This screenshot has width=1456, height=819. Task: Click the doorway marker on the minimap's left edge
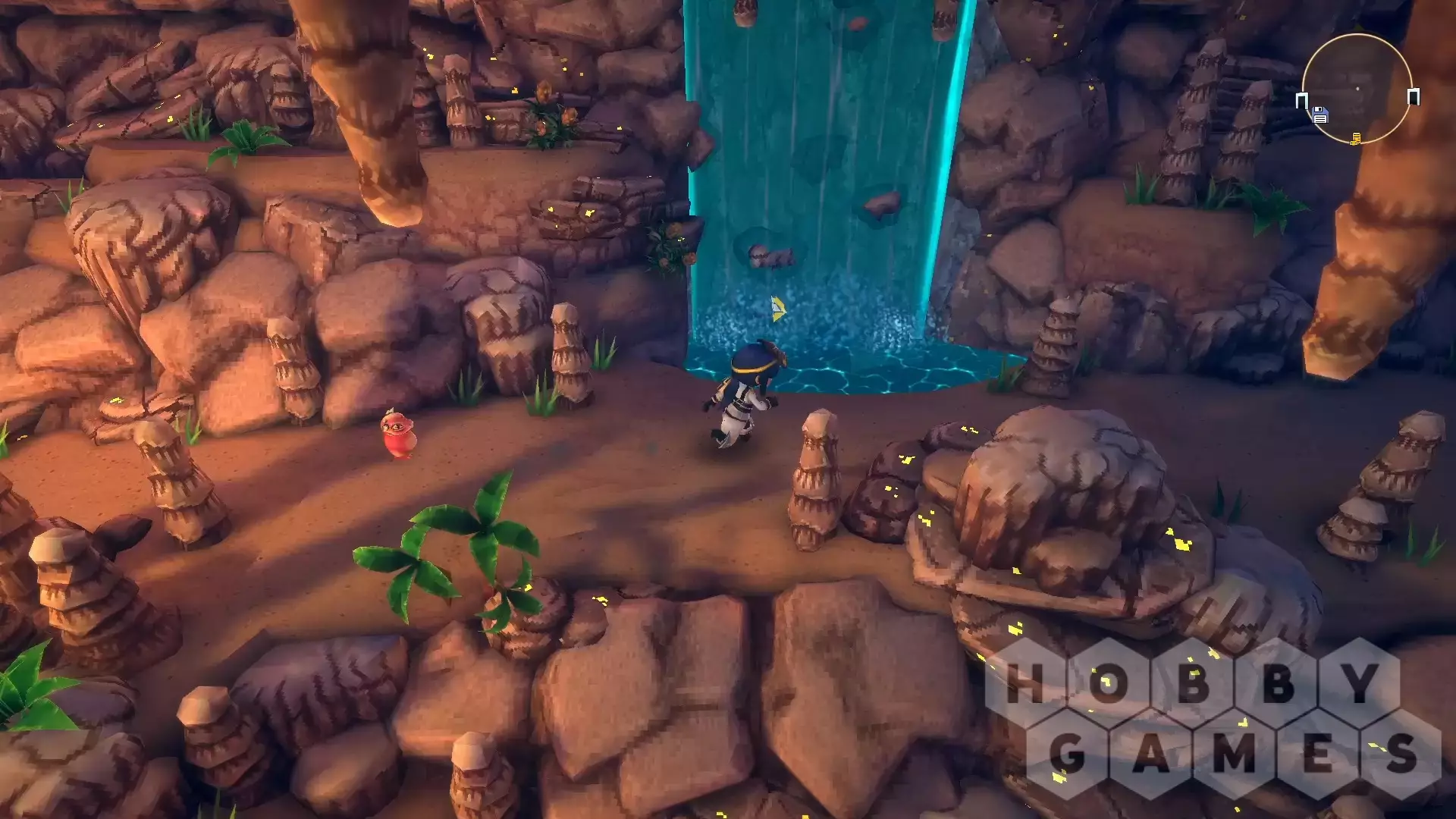click(1302, 100)
